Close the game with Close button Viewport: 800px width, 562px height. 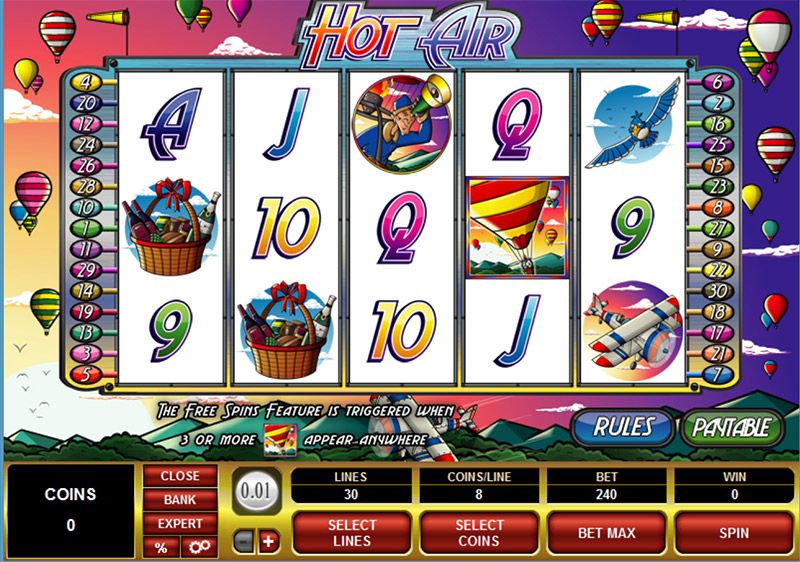(179, 476)
